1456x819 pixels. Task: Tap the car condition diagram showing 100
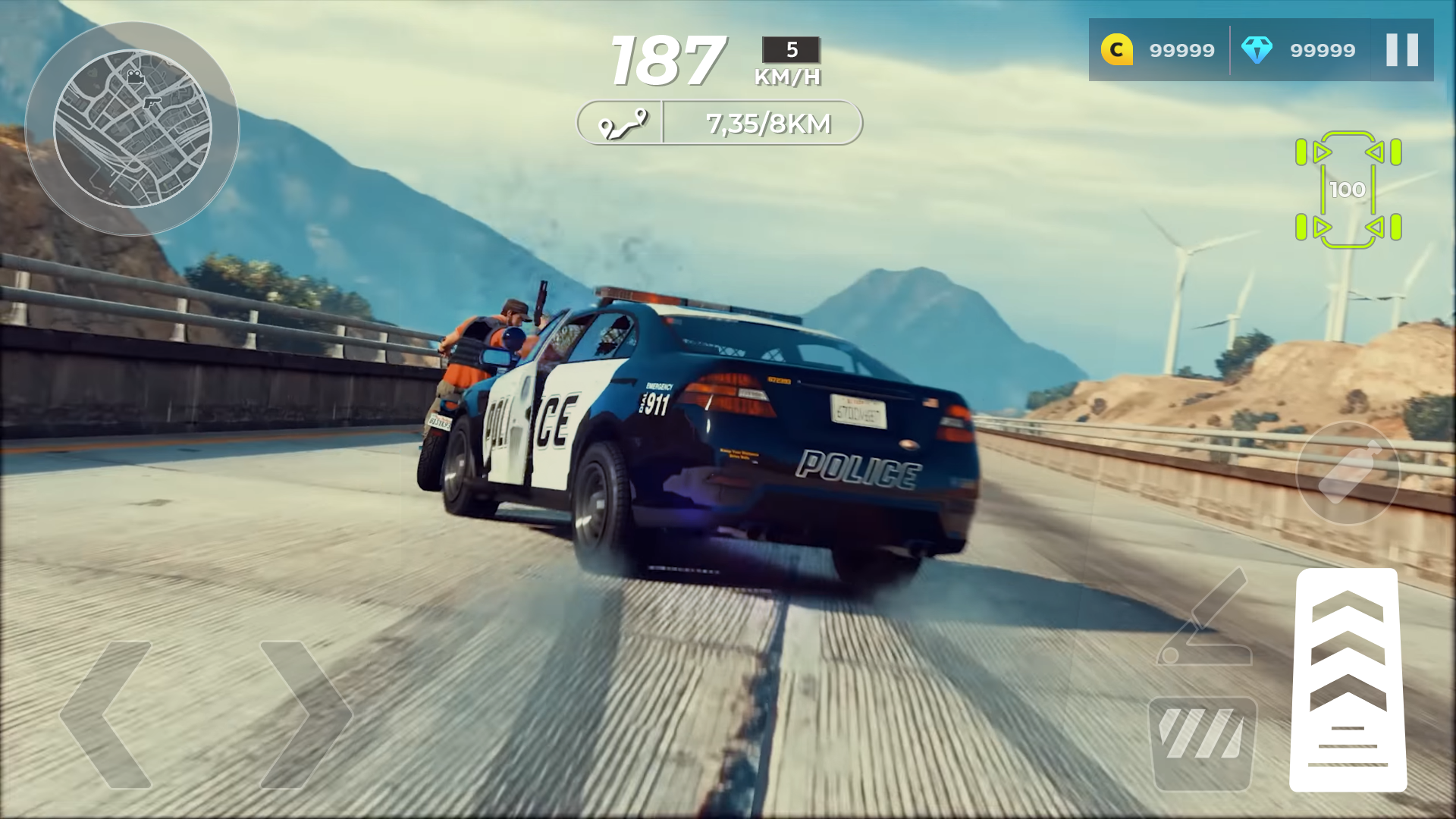pyautogui.click(x=1348, y=190)
